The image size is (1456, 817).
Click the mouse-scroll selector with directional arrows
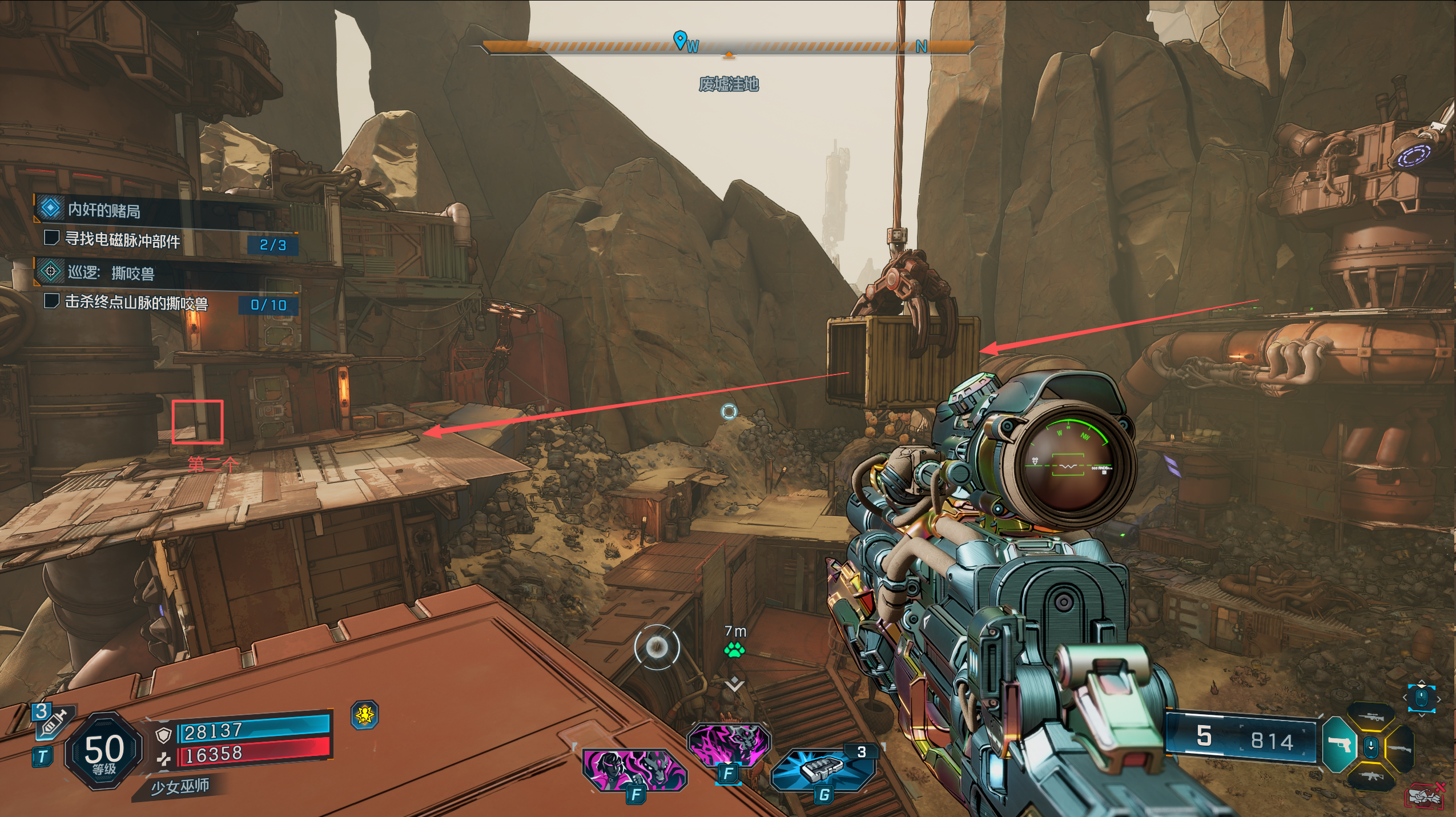click(x=1421, y=698)
